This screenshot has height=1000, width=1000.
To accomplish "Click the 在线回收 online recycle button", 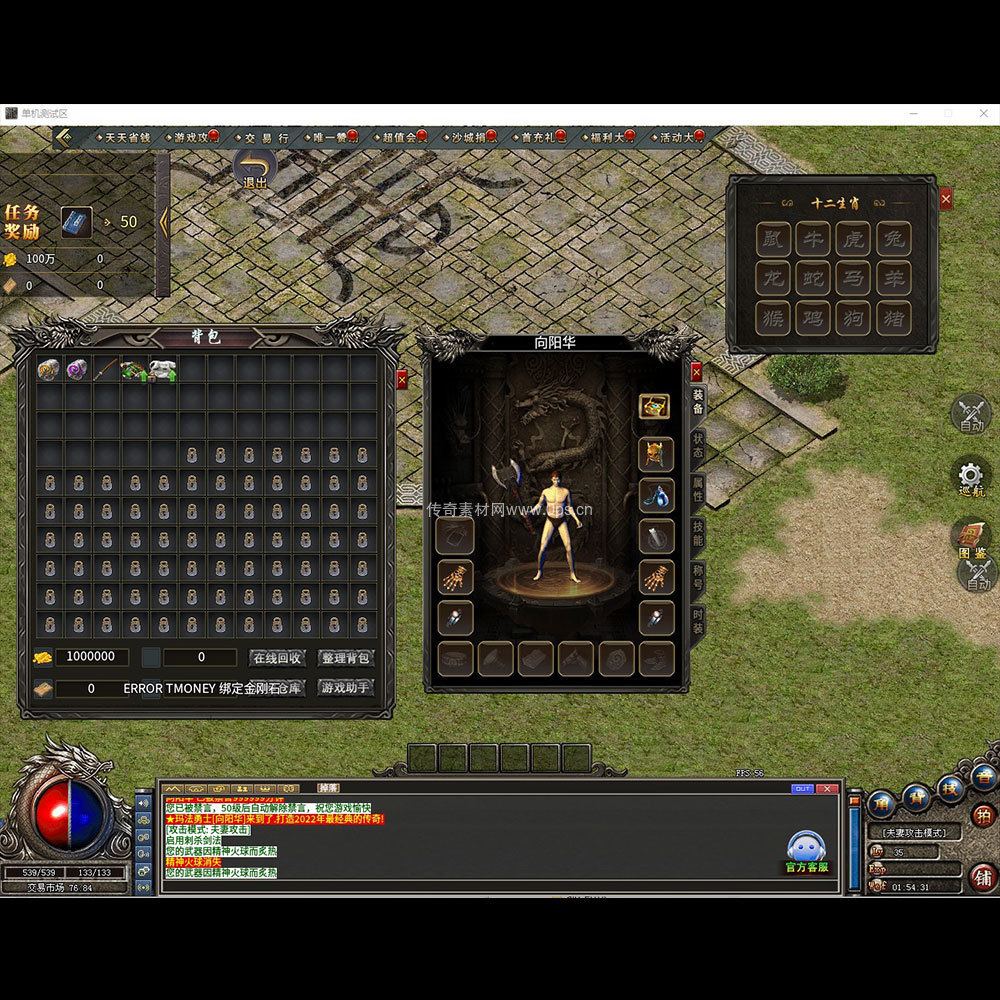I will tap(277, 658).
